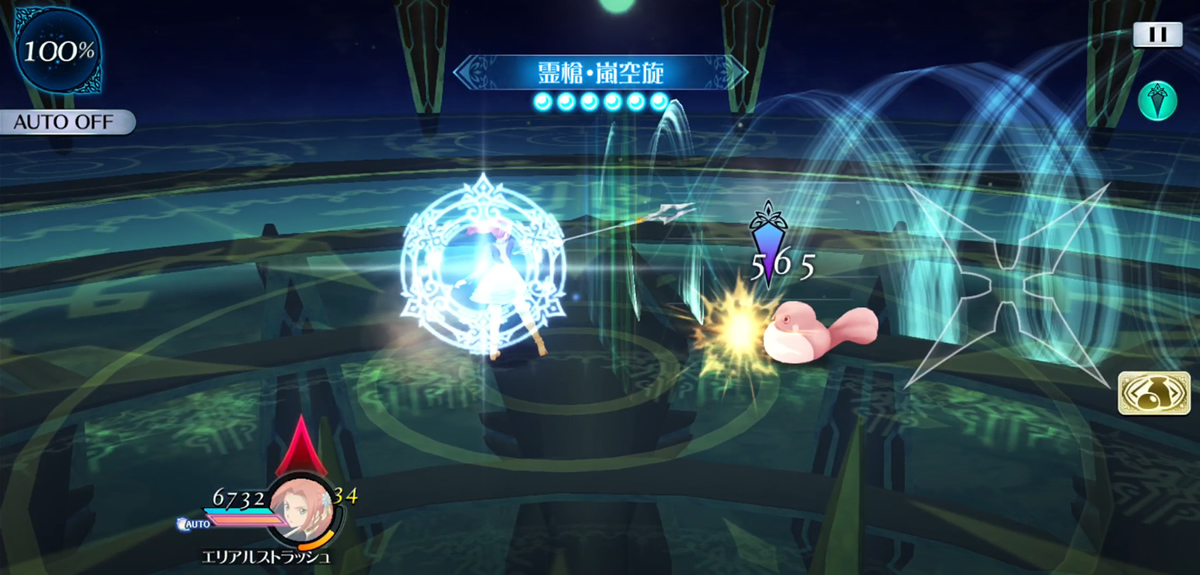Pause the battle
The width and height of the screenshot is (1200, 575).
pos(1157,34)
